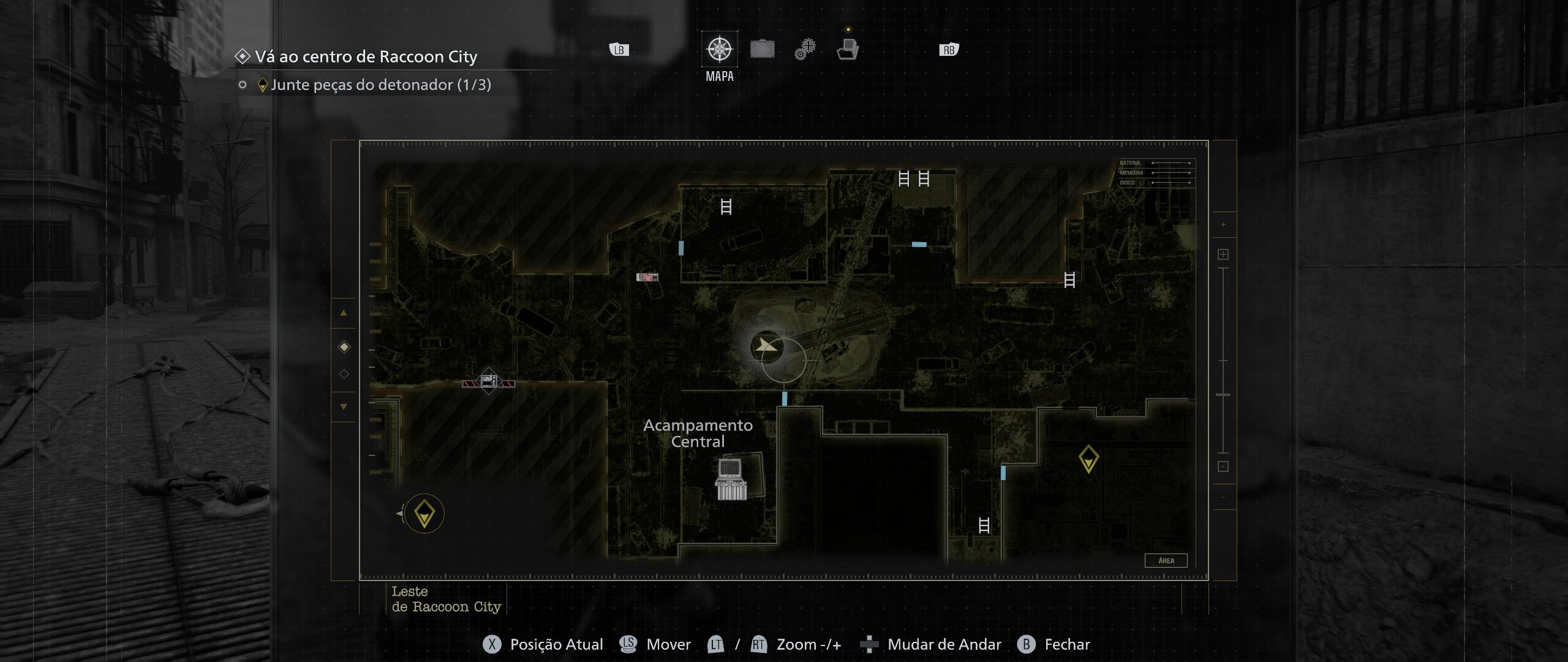1568x662 pixels.
Task: Switch to the gears tab
Action: tap(805, 49)
